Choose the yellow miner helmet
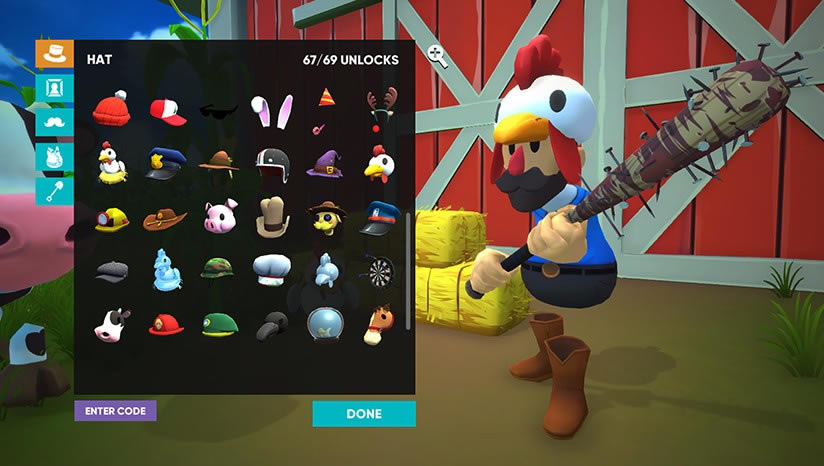 (x=111, y=218)
